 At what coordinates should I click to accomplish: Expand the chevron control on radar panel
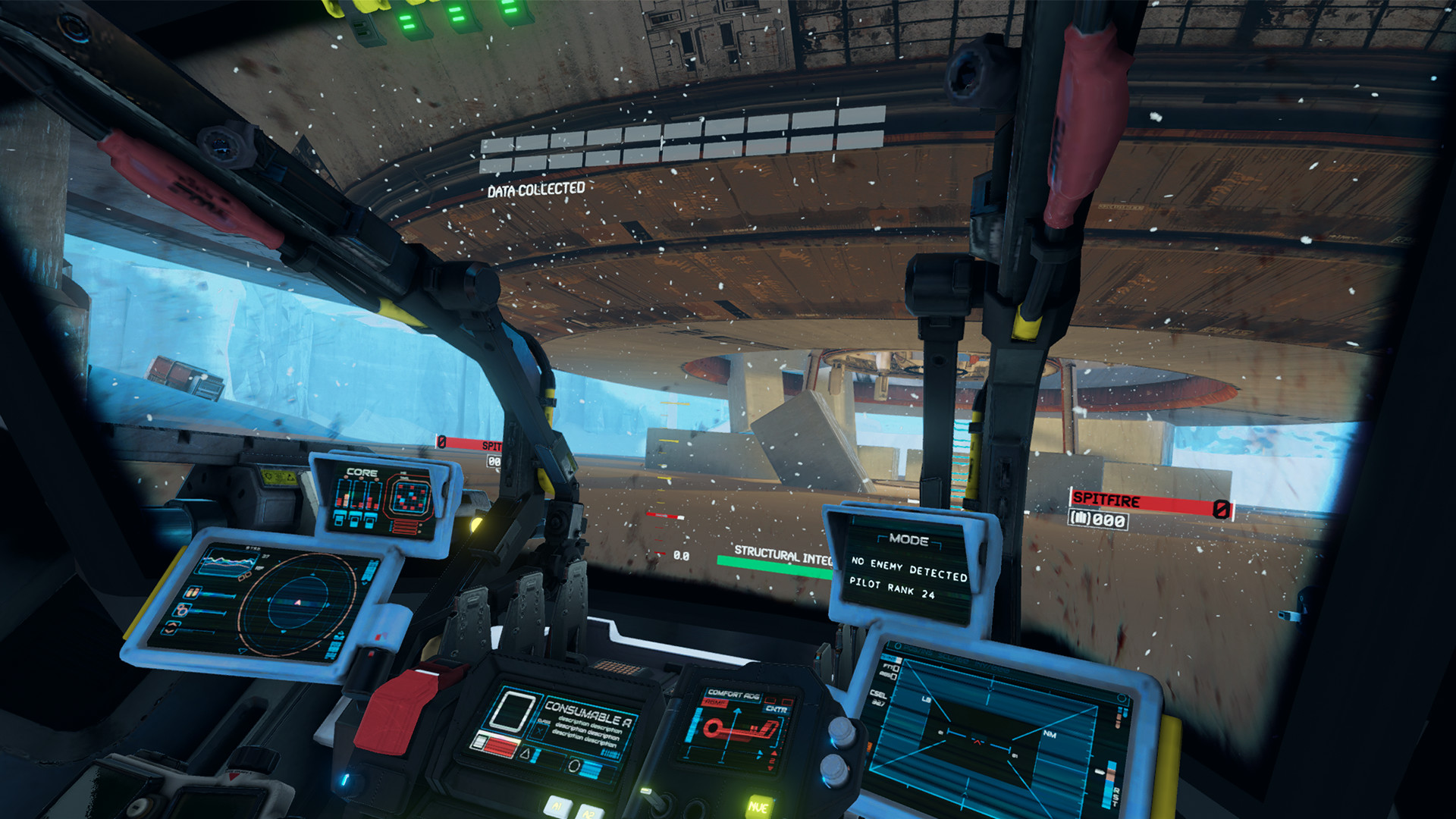pyautogui.click(x=171, y=628)
